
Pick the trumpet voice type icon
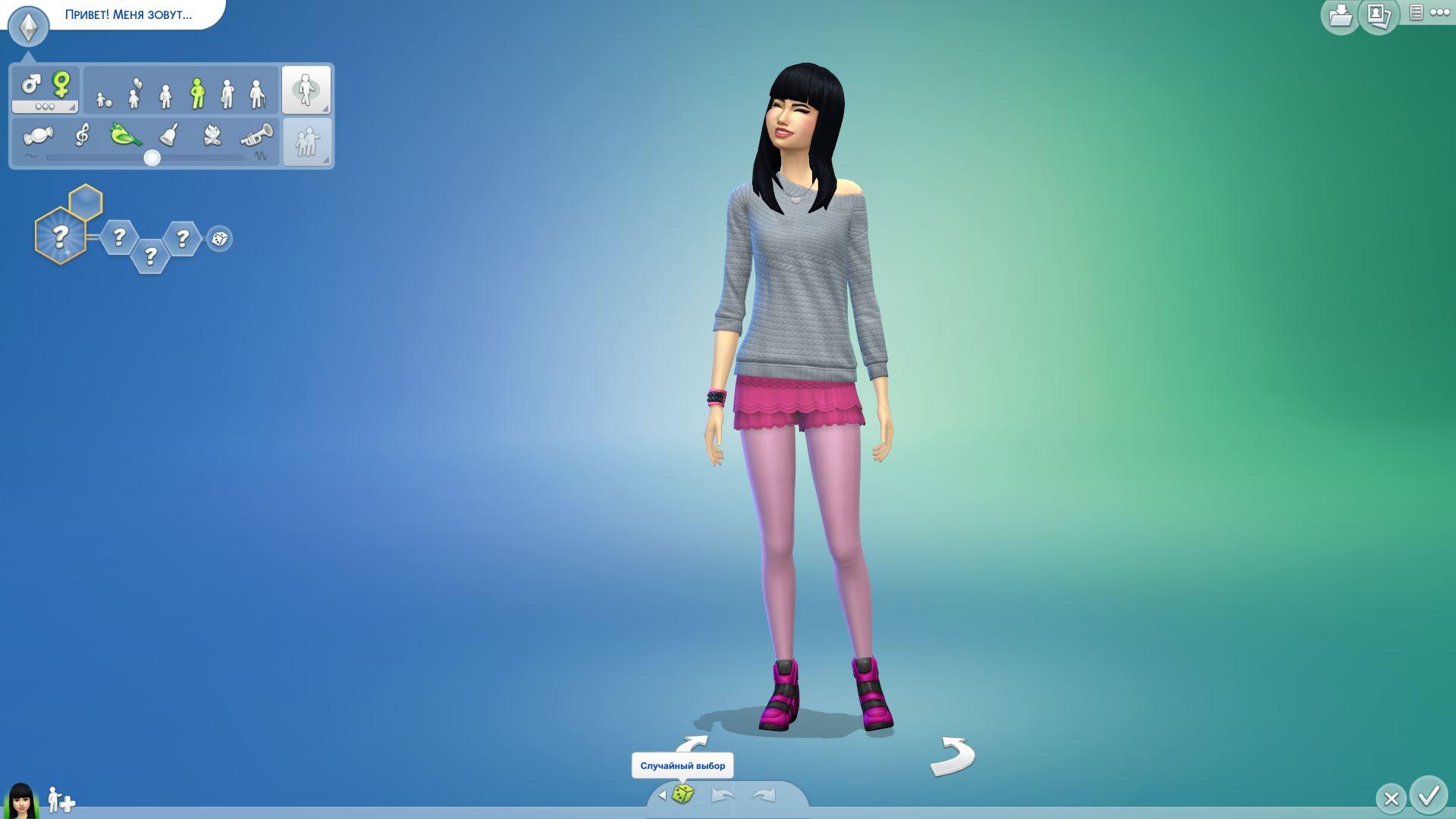(256, 136)
